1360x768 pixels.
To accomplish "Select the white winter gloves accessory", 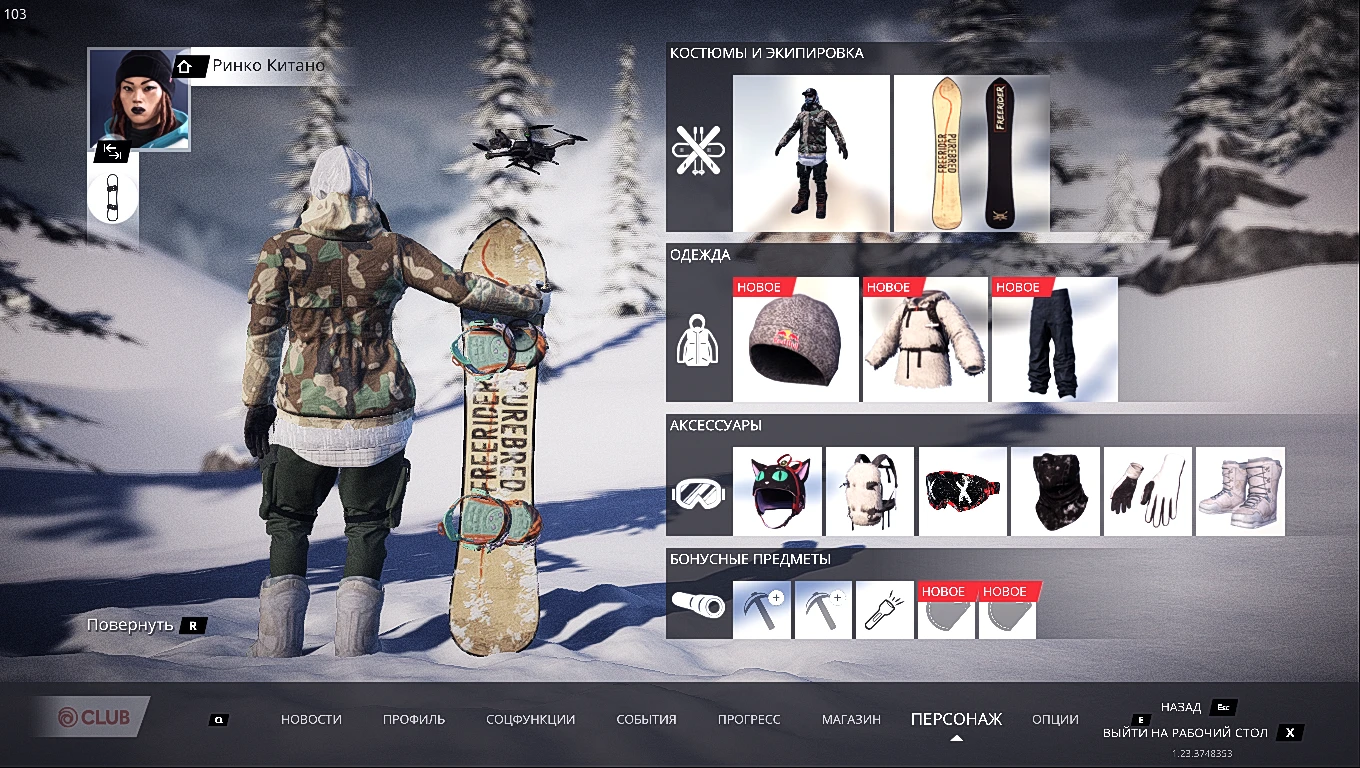I will tap(1147, 491).
